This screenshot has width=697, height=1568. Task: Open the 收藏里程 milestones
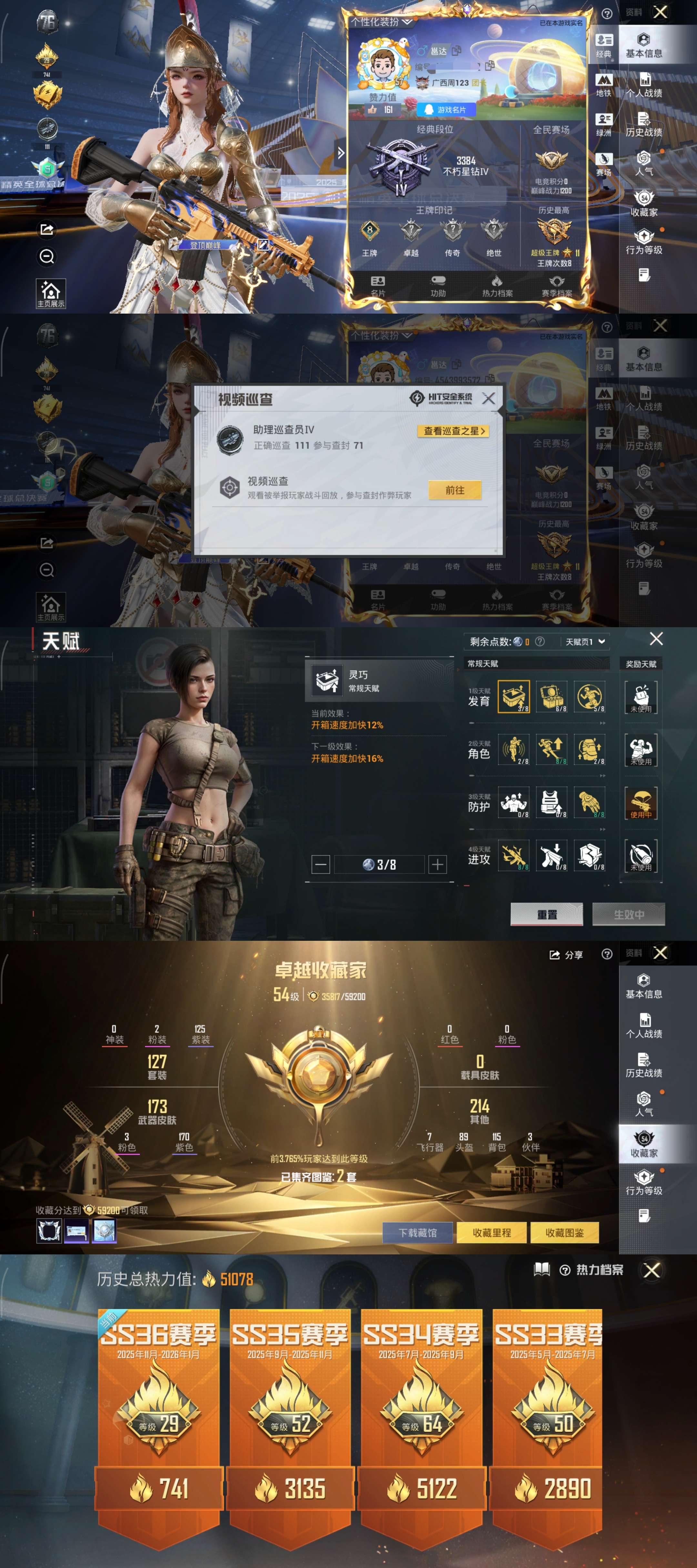coord(492,1232)
